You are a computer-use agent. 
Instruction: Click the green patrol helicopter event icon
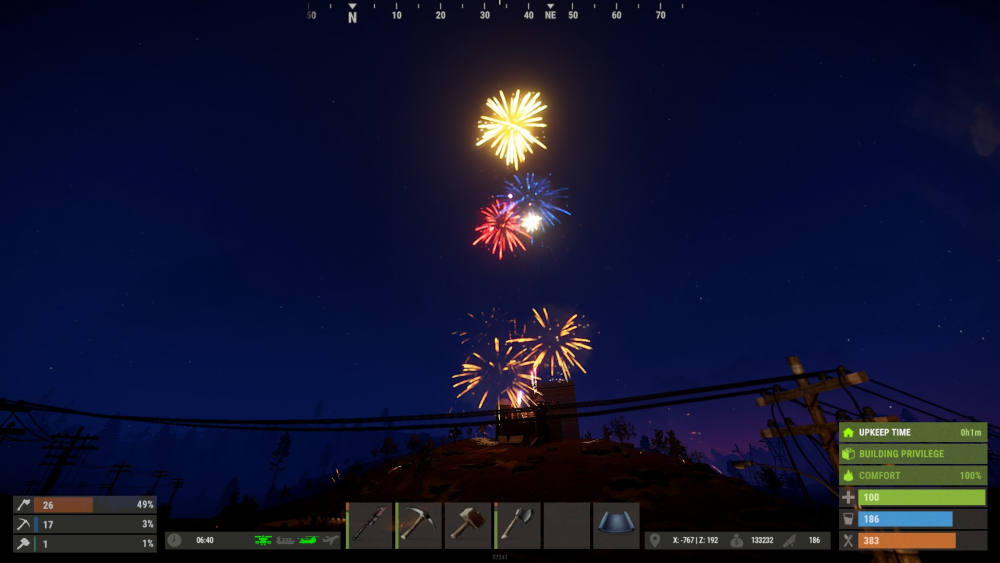coord(264,540)
